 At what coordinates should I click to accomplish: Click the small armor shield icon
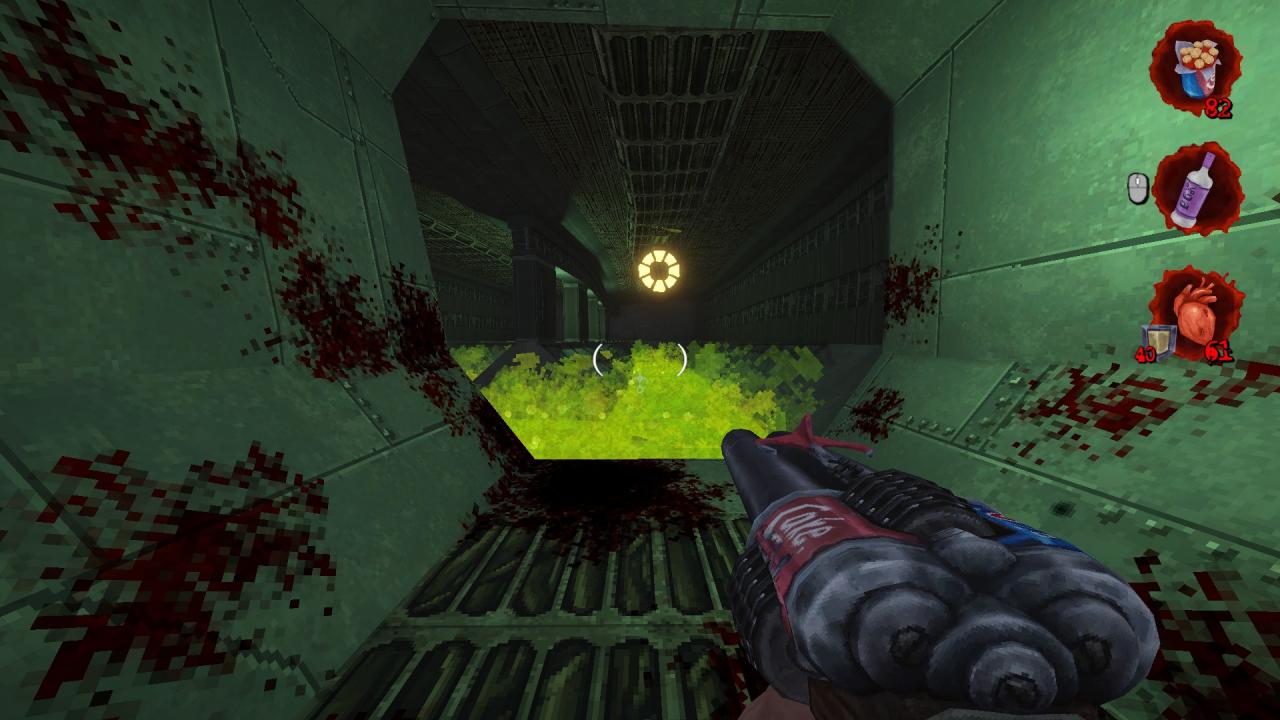[1156, 338]
